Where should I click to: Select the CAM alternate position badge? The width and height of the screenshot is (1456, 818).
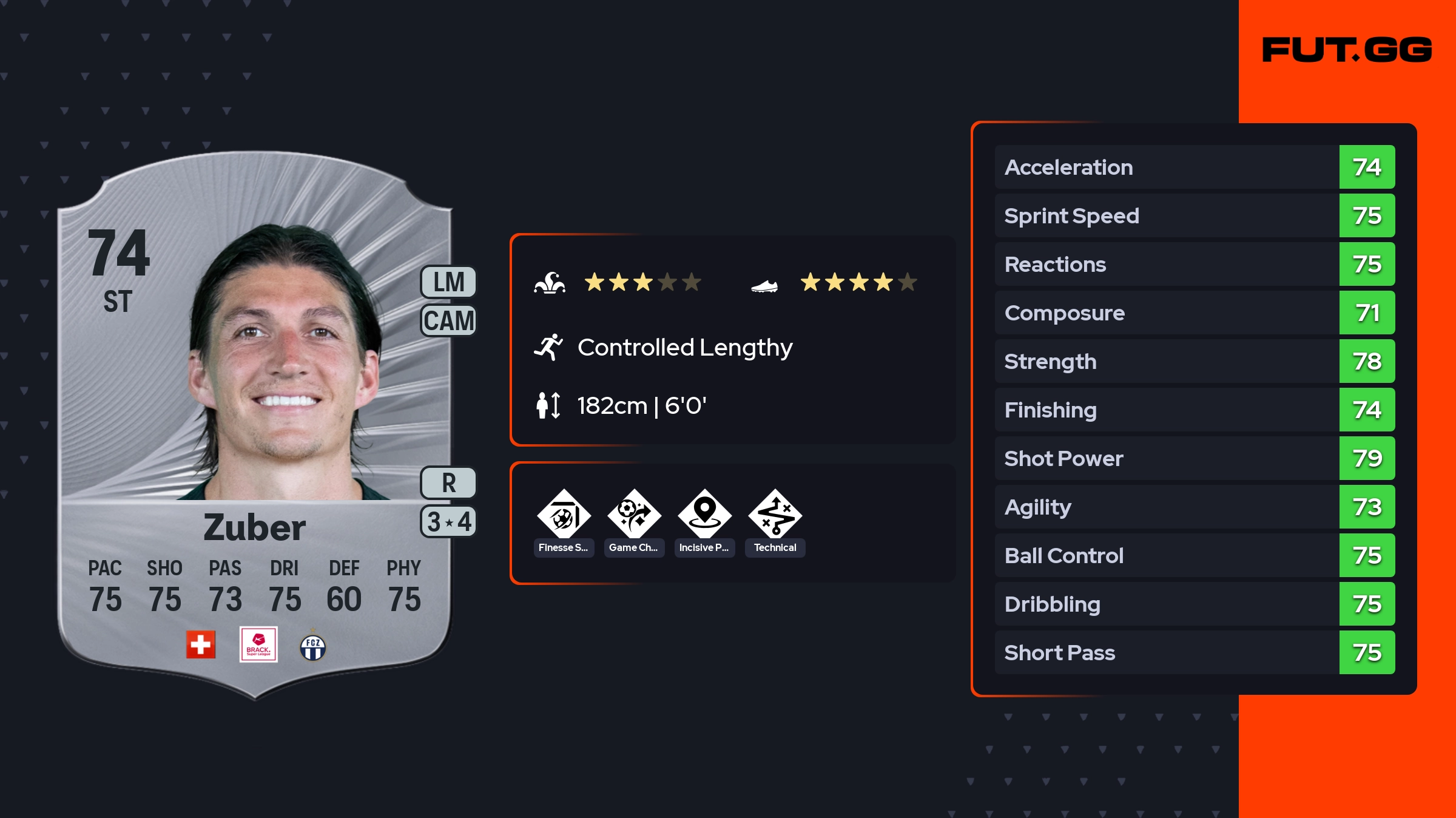click(448, 320)
